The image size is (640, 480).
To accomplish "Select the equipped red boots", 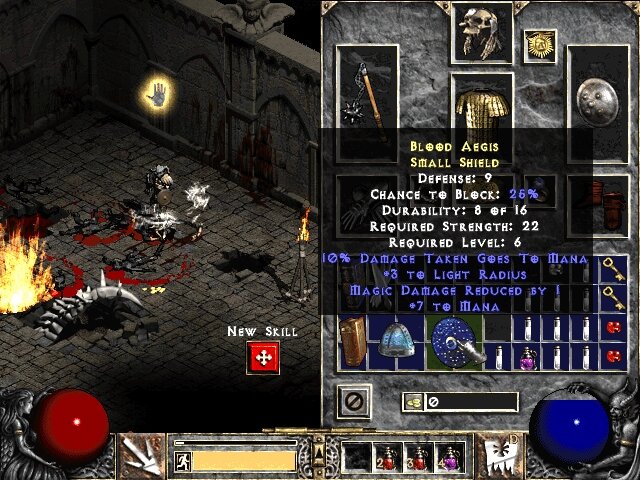I will (x=598, y=200).
